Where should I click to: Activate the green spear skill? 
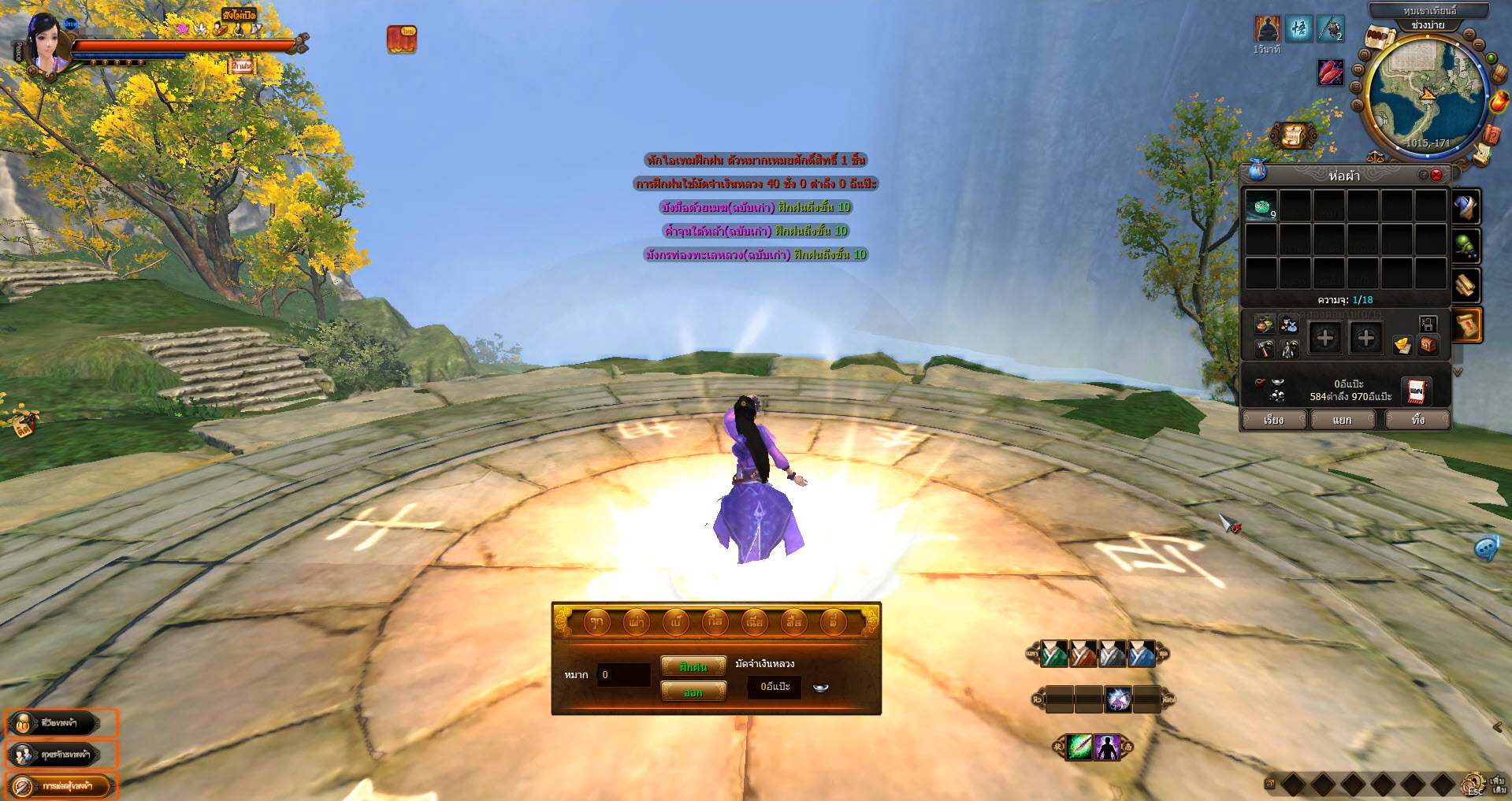[1079, 747]
